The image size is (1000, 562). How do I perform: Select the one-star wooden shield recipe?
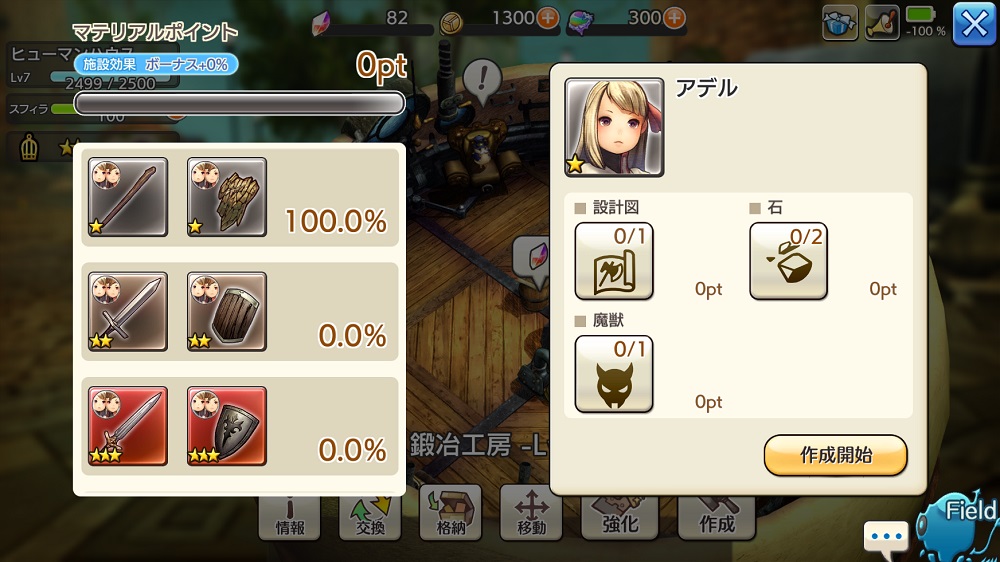(227, 197)
